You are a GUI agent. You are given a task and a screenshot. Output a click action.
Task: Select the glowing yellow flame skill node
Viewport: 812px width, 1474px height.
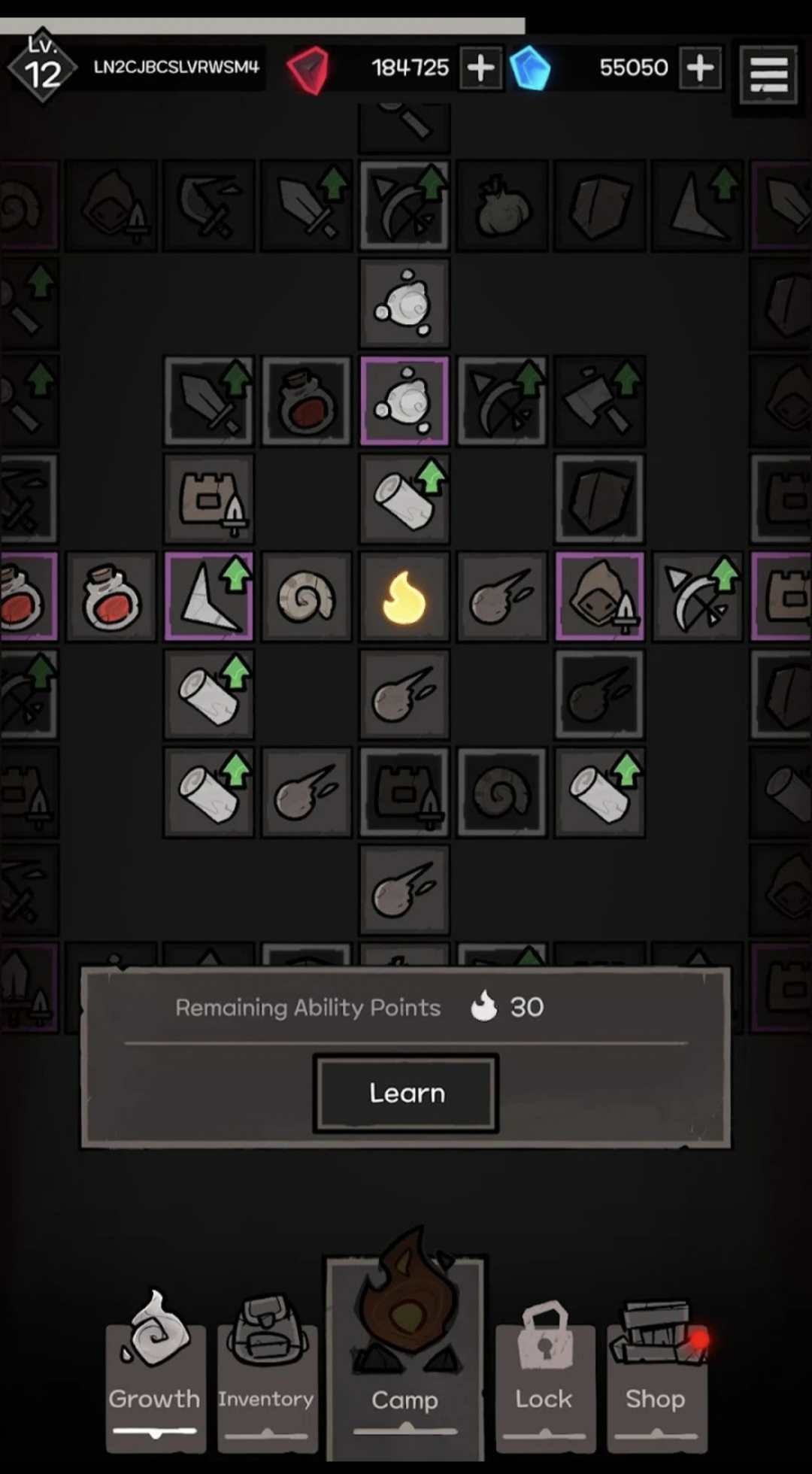404,597
